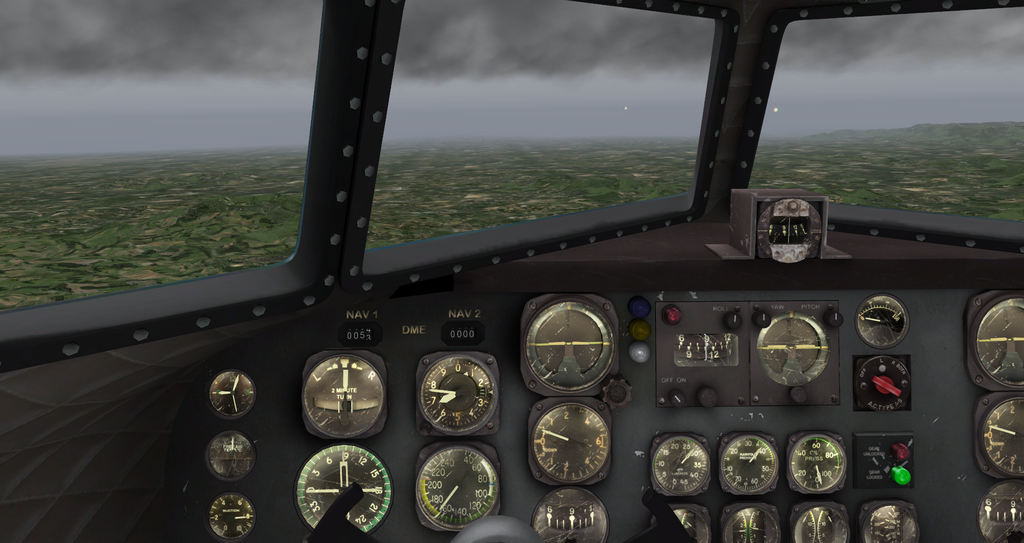Click the knob right of the OFF/ON switch
Image resolution: width=1024 pixels, height=543 pixels.
click(708, 396)
